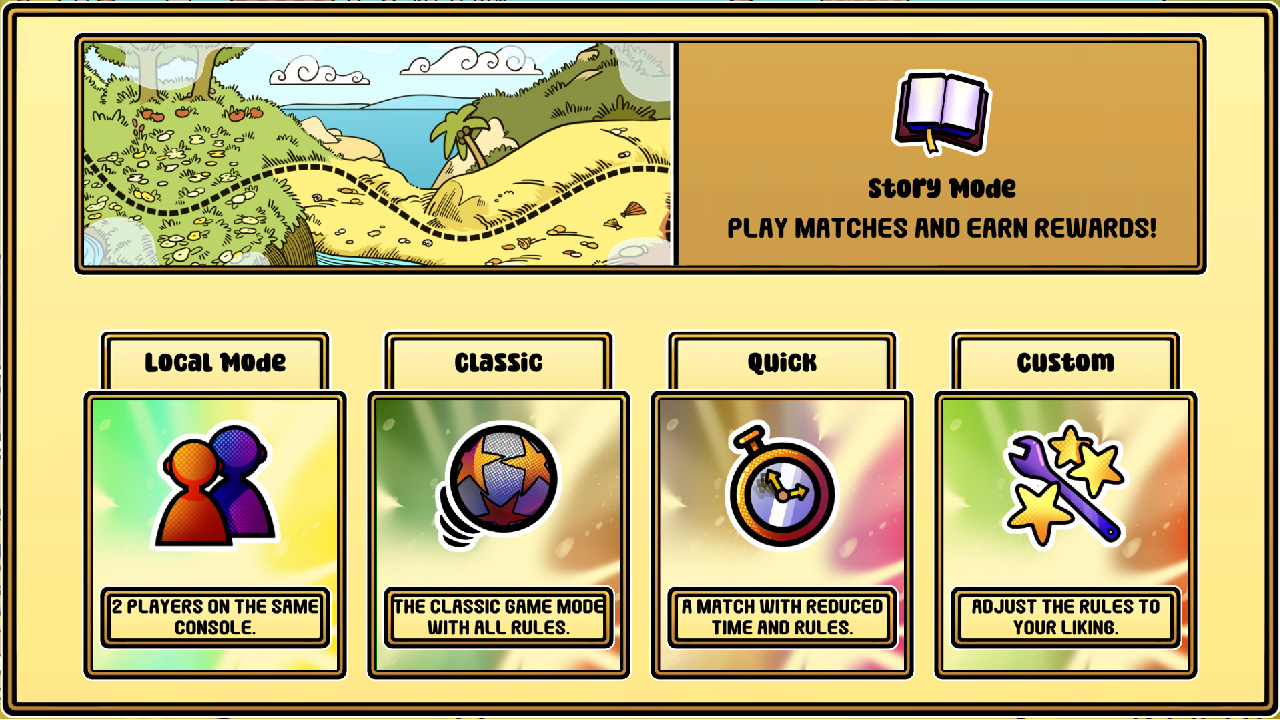This screenshot has height=720, width=1280.
Task: Choose the Custom tab header
Action: click(x=1063, y=362)
